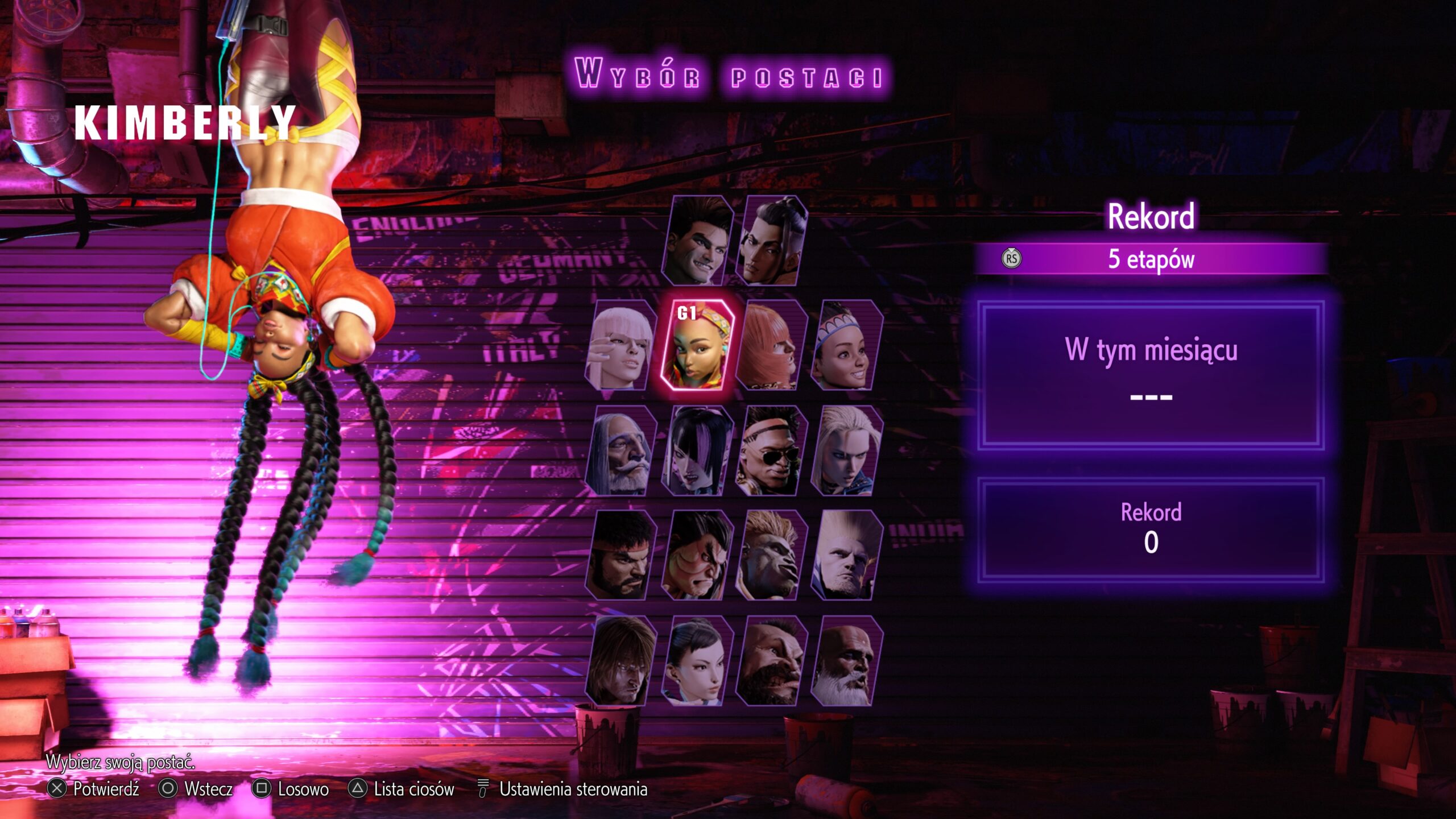Choose Juri with black and purple hair
Image resolution: width=1456 pixels, height=819 pixels.
click(x=697, y=450)
